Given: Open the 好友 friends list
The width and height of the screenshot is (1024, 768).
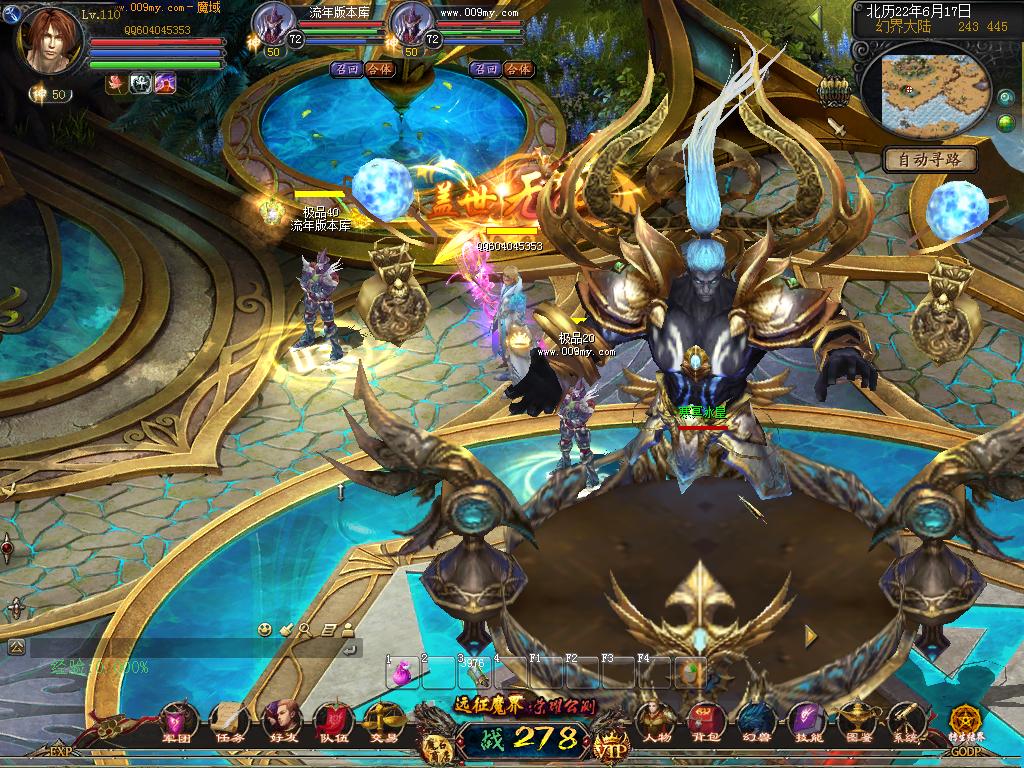Looking at the screenshot, I should pyautogui.click(x=282, y=720).
